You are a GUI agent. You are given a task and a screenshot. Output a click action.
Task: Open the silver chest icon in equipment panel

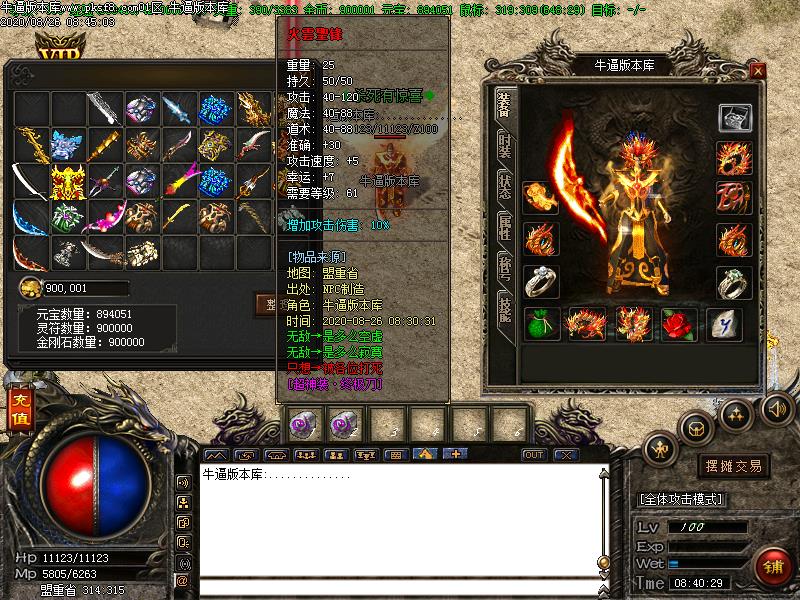point(735,117)
